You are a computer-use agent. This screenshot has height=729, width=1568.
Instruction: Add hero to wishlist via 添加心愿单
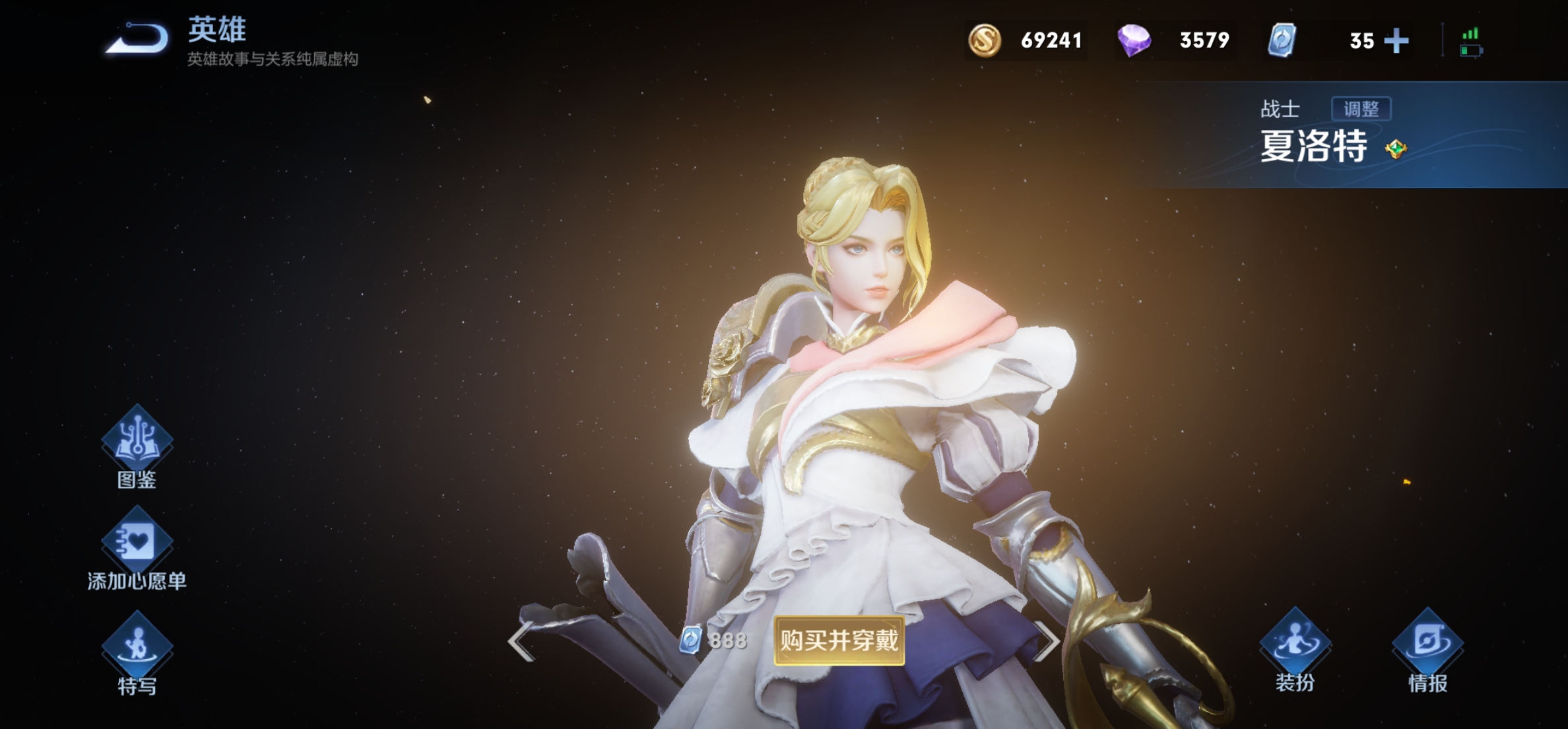pyautogui.click(x=137, y=542)
